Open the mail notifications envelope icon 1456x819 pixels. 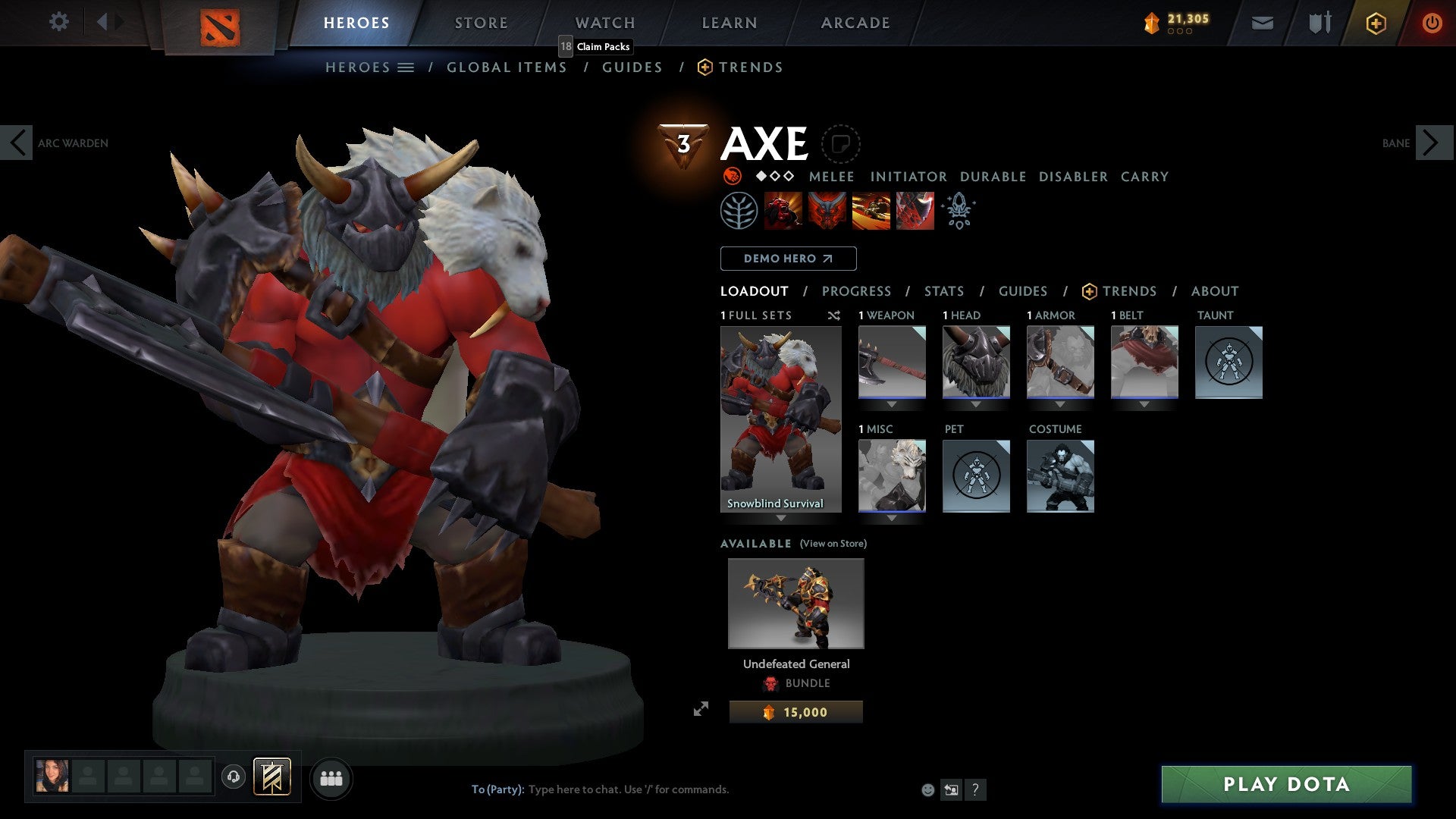coord(1263,23)
